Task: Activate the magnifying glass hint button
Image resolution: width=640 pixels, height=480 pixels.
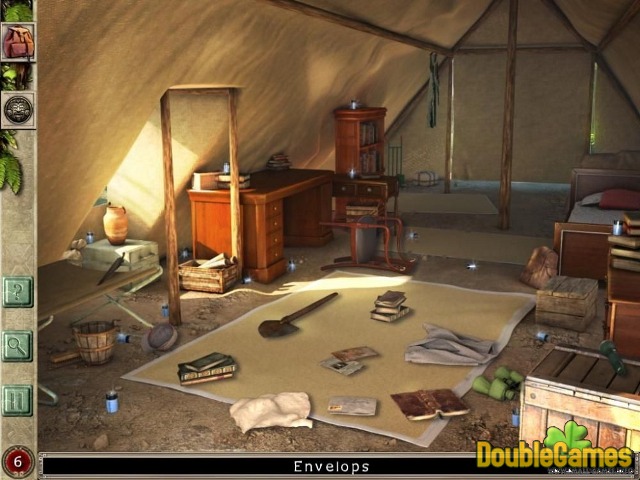Action: point(17,346)
